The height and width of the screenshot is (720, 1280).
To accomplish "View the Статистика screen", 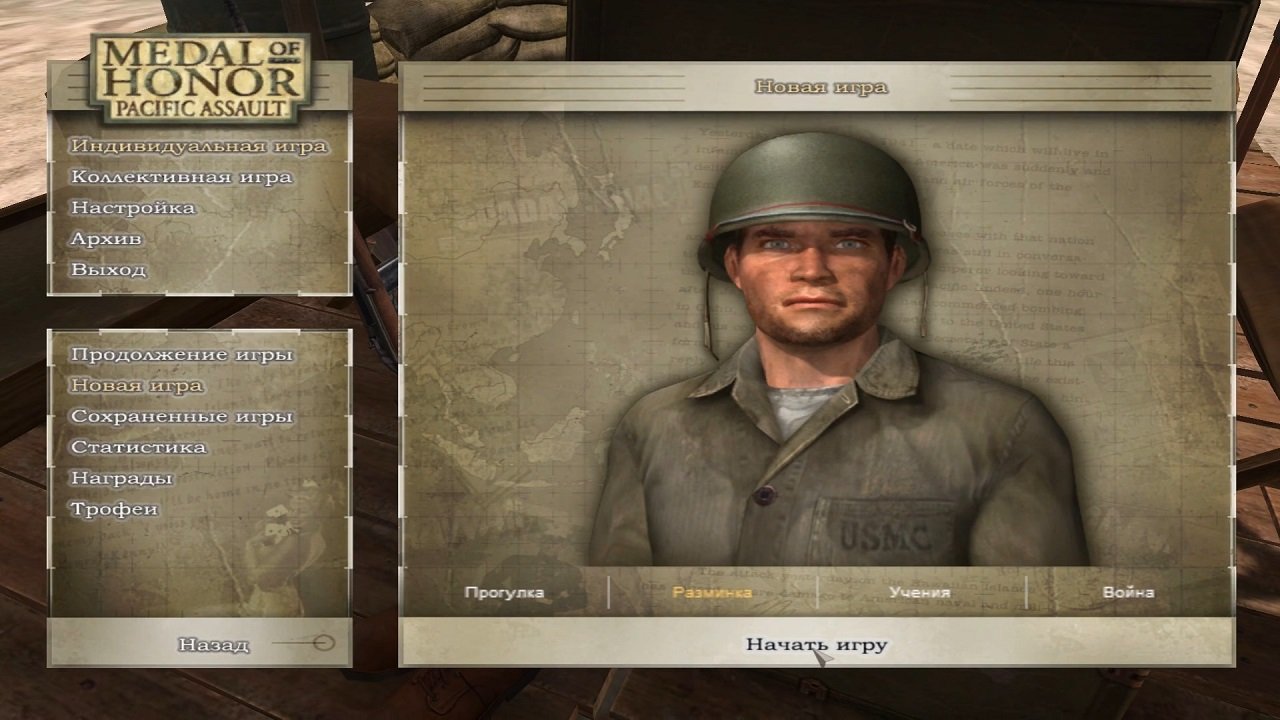I will point(137,447).
